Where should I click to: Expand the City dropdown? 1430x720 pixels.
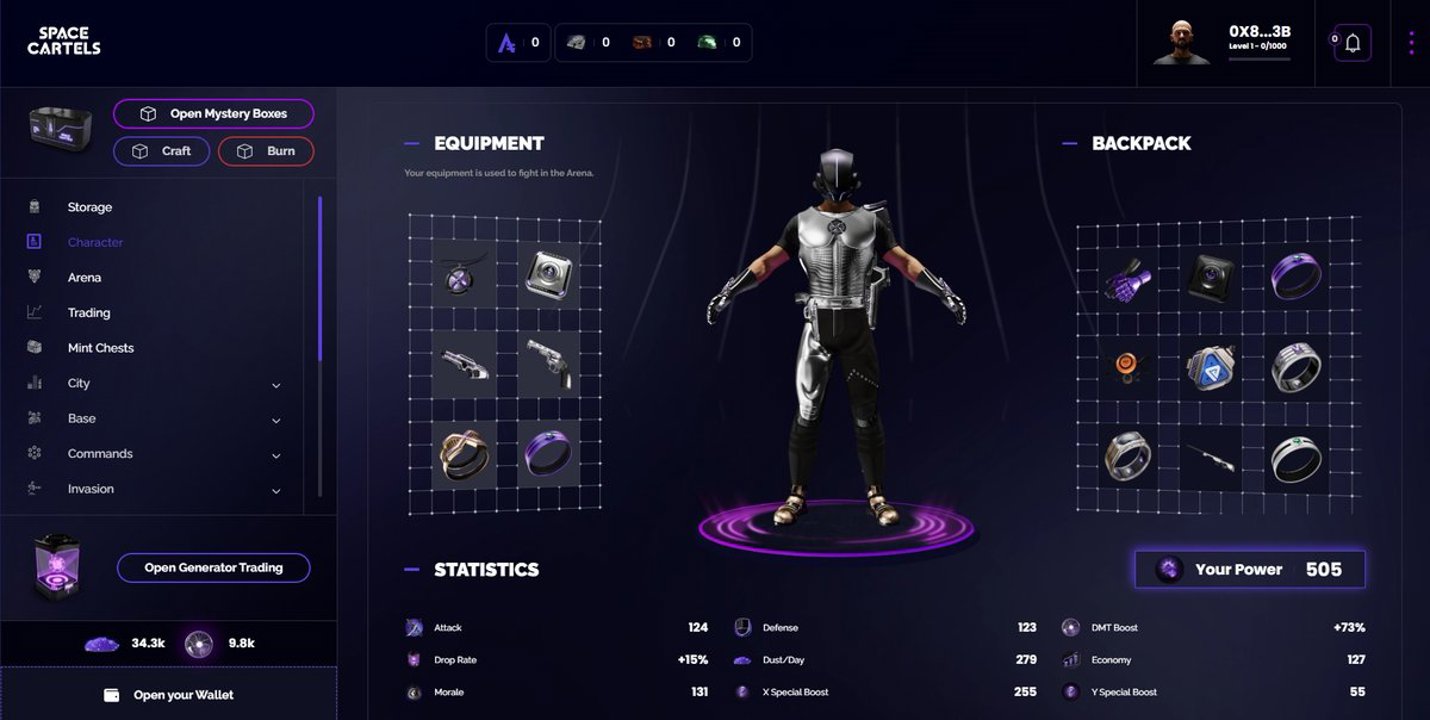(x=276, y=385)
